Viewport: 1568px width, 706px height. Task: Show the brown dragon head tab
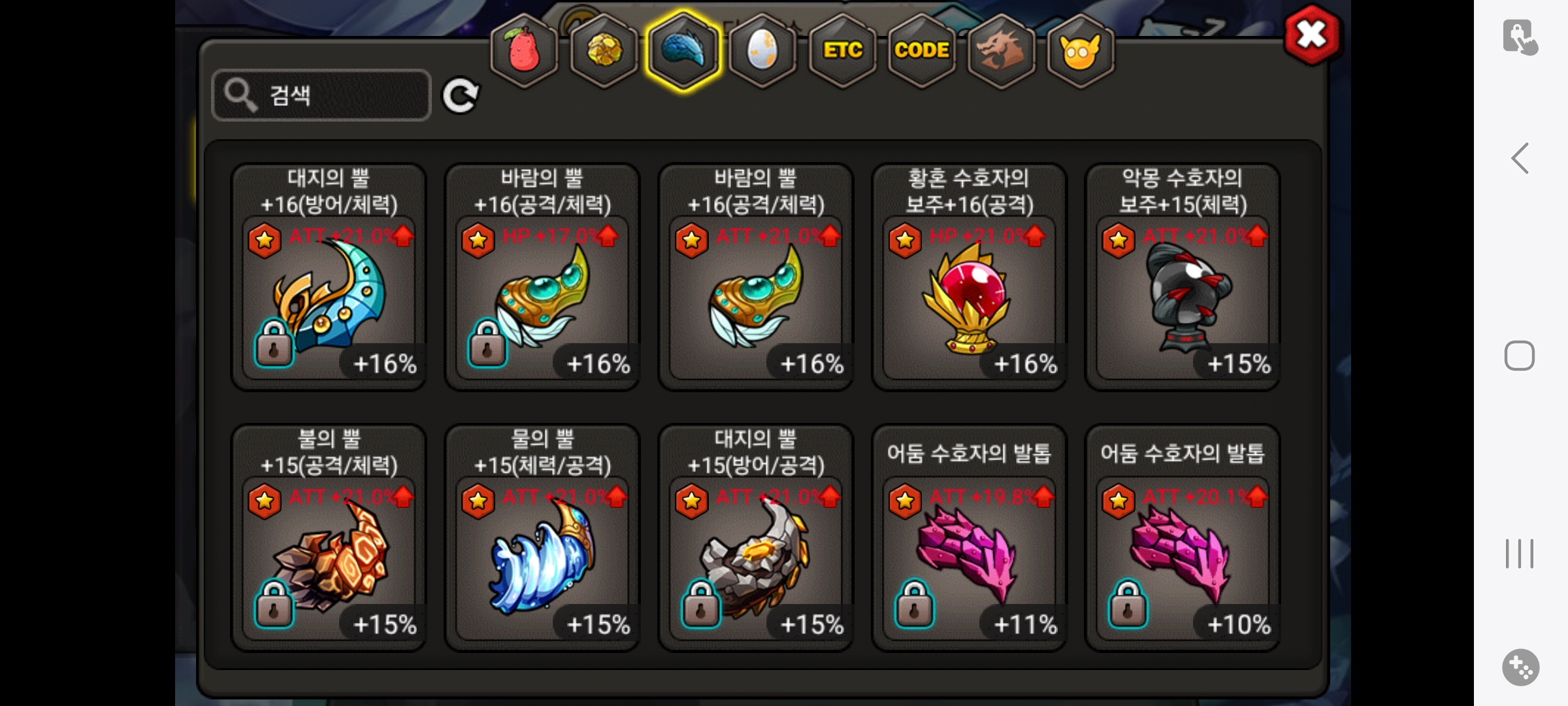coord(1001,50)
